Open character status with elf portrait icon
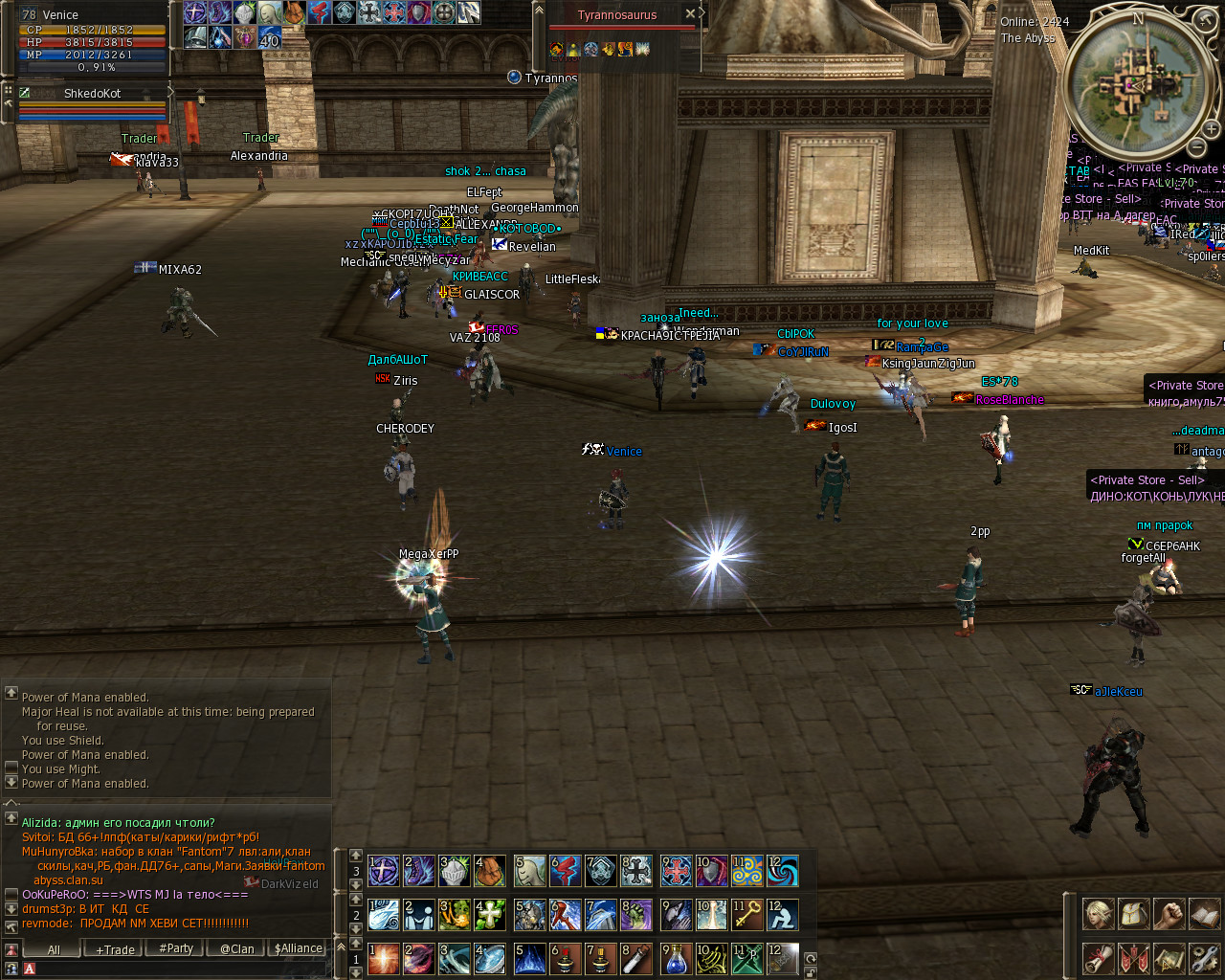 pos(1098,915)
